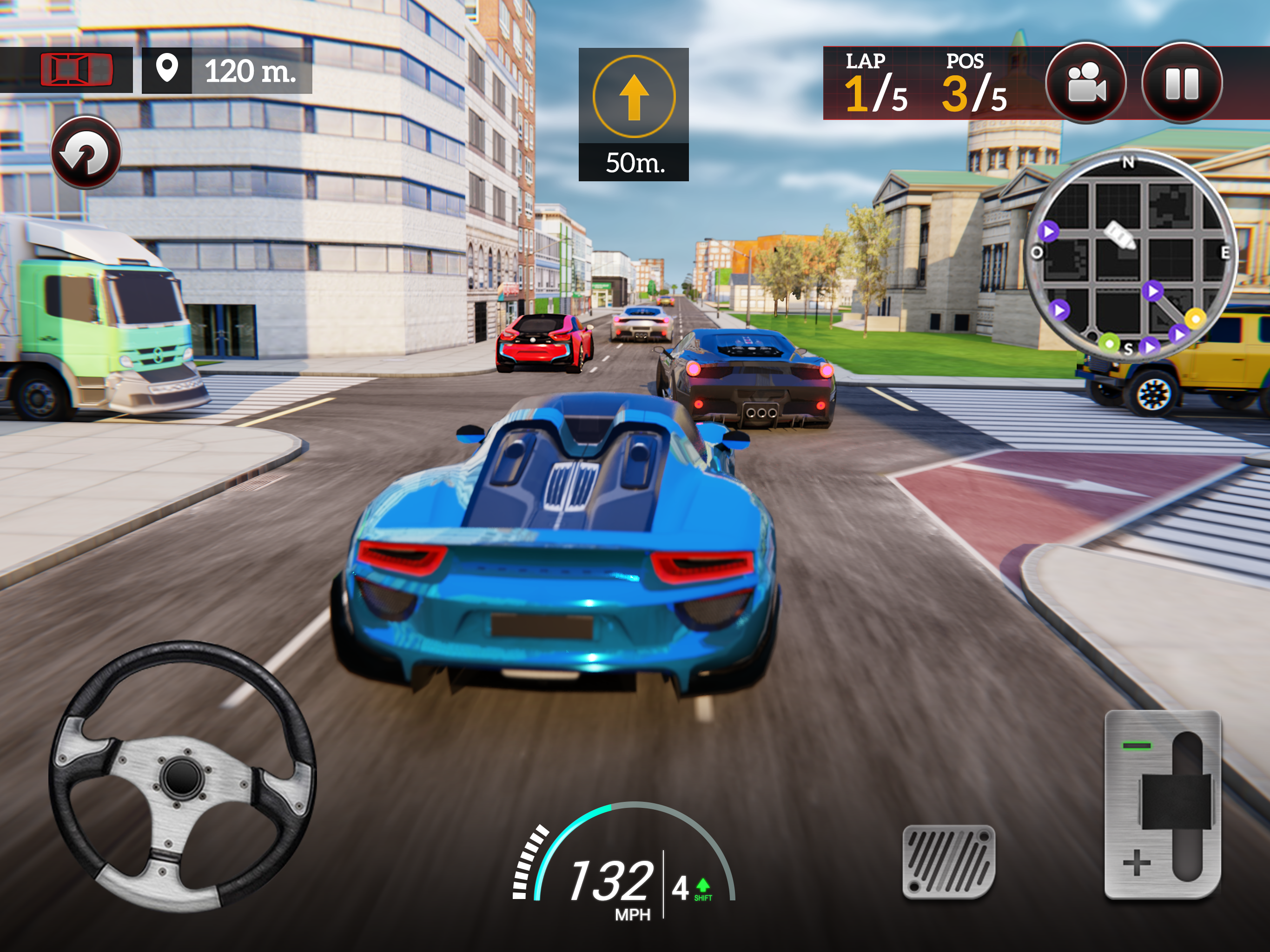The width and height of the screenshot is (1270, 952).
Task: Reset the car with the circular arrow button
Action: click(x=86, y=153)
